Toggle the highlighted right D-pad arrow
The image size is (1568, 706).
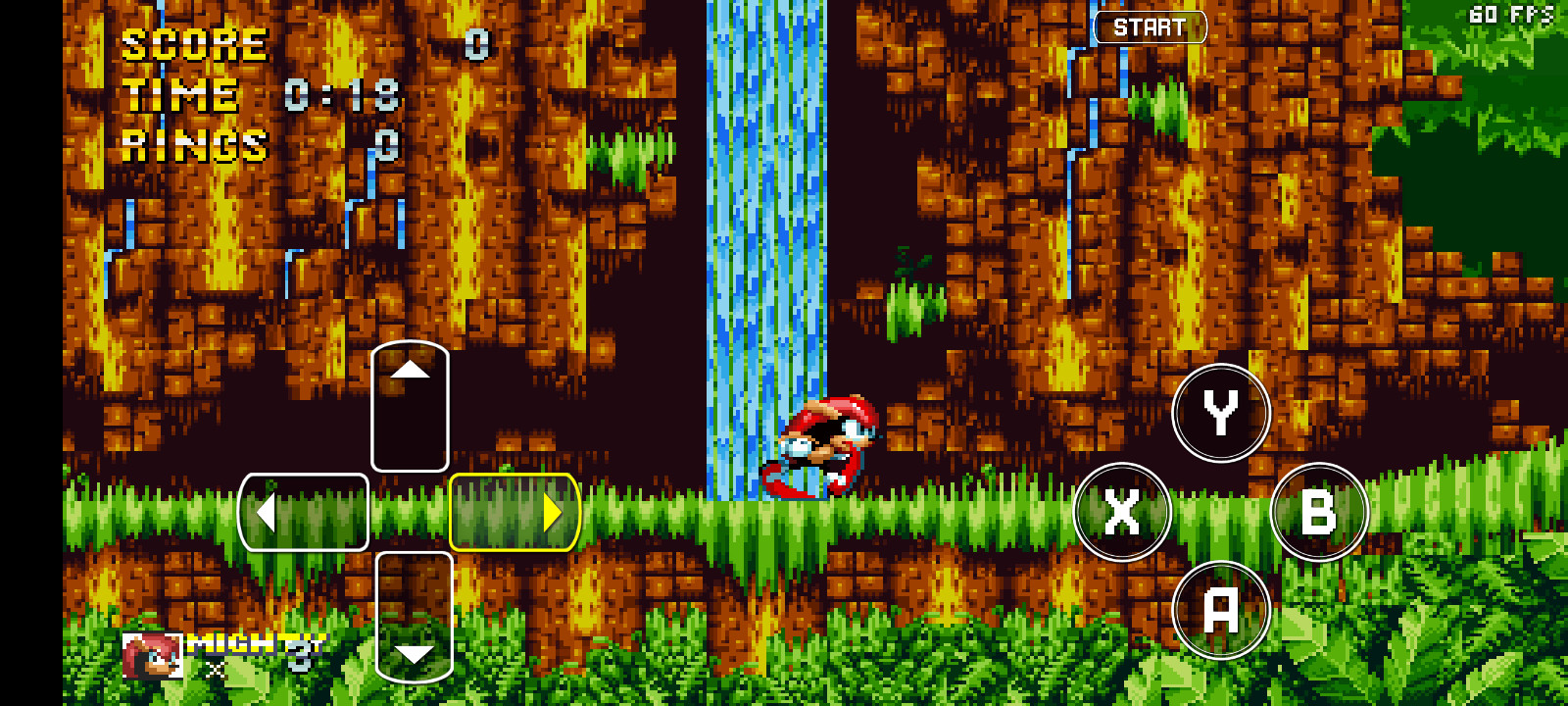pyautogui.click(x=513, y=511)
